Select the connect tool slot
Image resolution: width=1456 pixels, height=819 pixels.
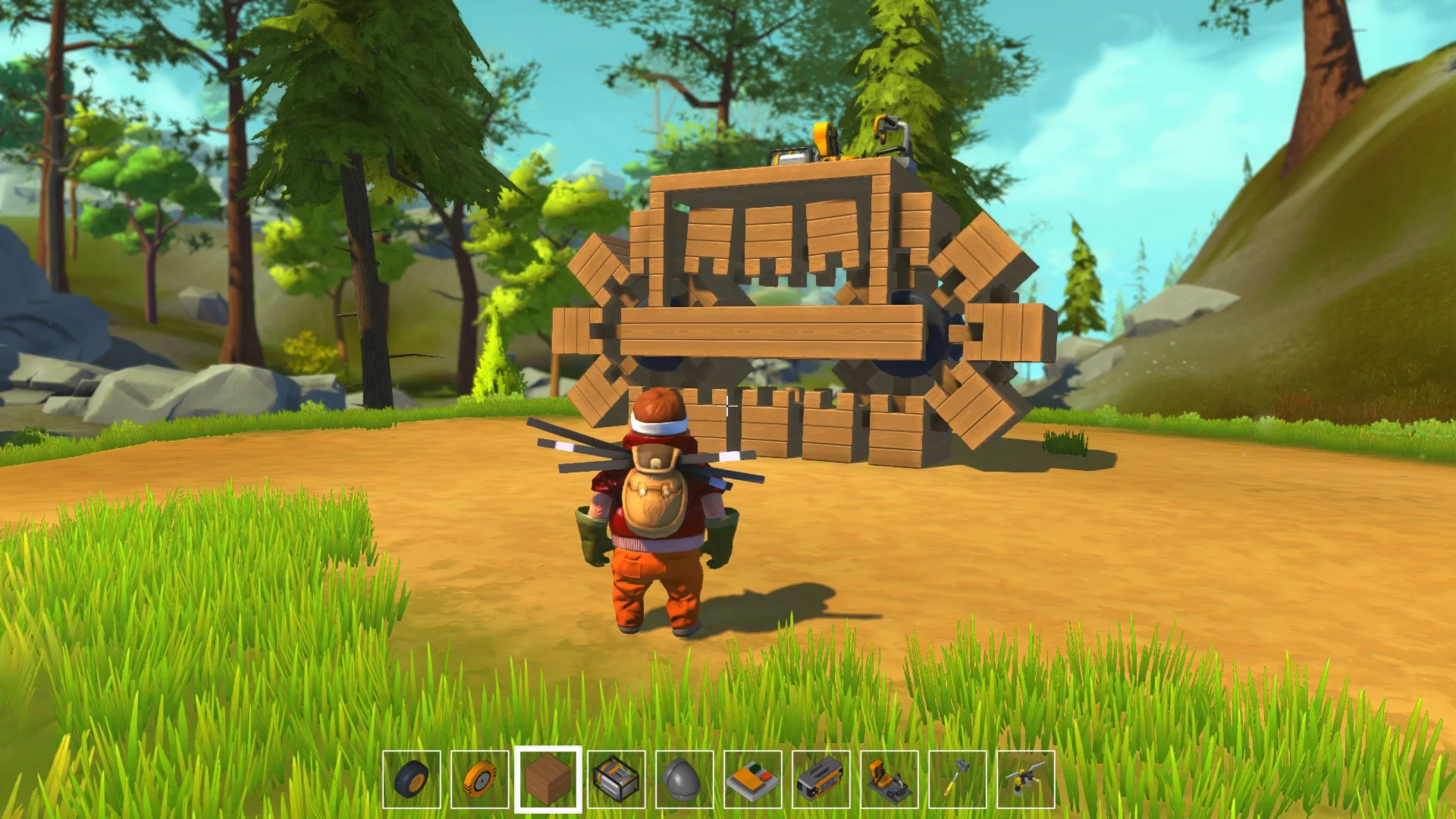coord(1026,779)
